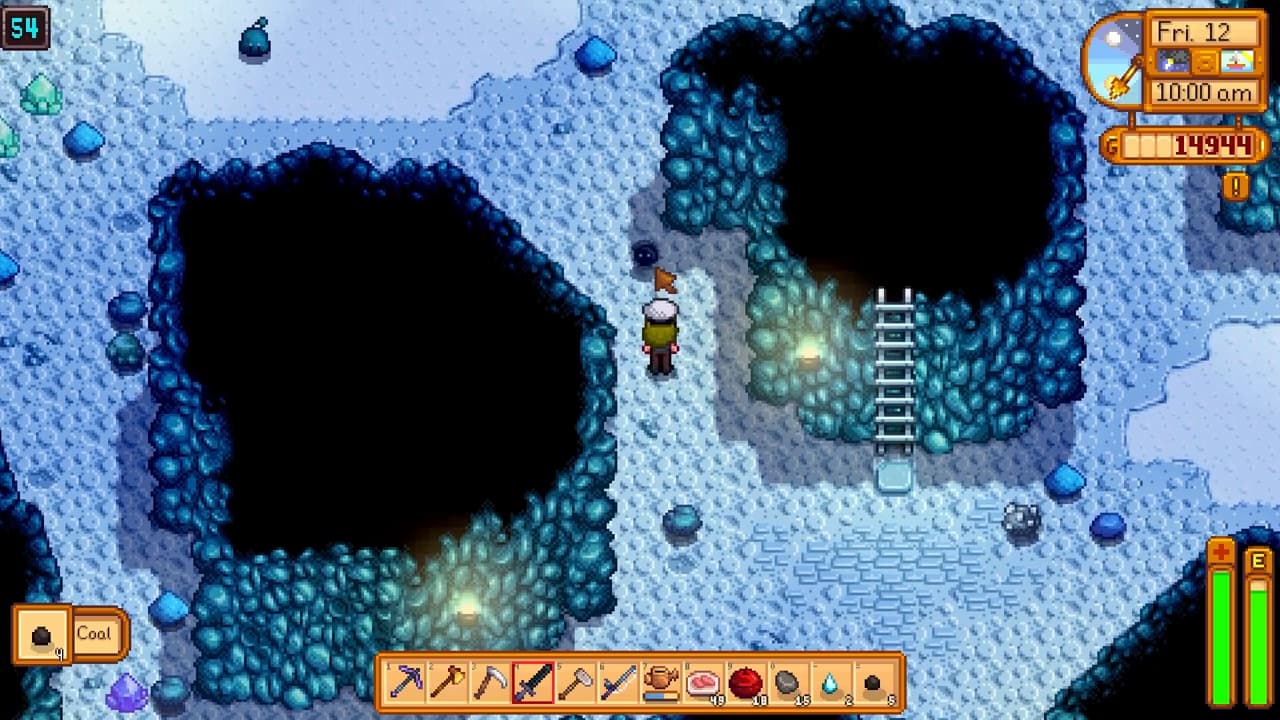
Task: Select the blue teardrop item slot
Action: tap(830, 683)
